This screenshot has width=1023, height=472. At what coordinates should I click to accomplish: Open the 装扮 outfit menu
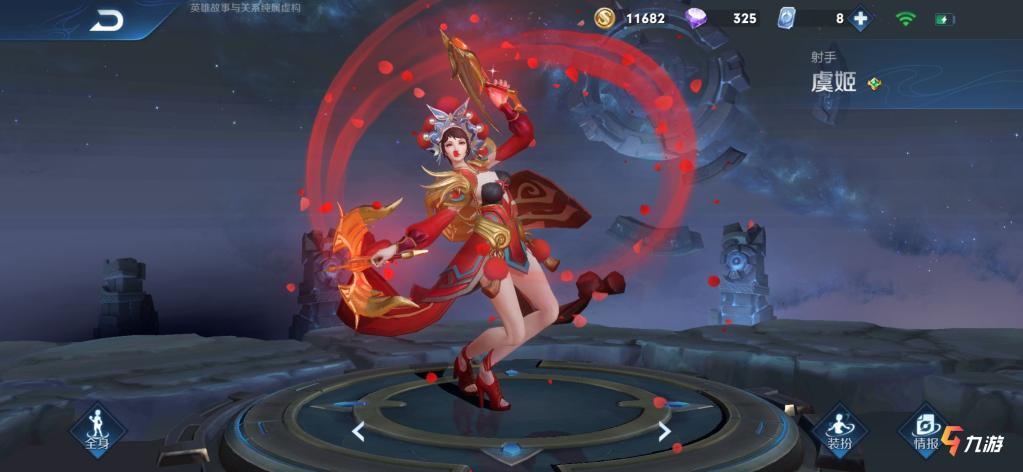838,430
